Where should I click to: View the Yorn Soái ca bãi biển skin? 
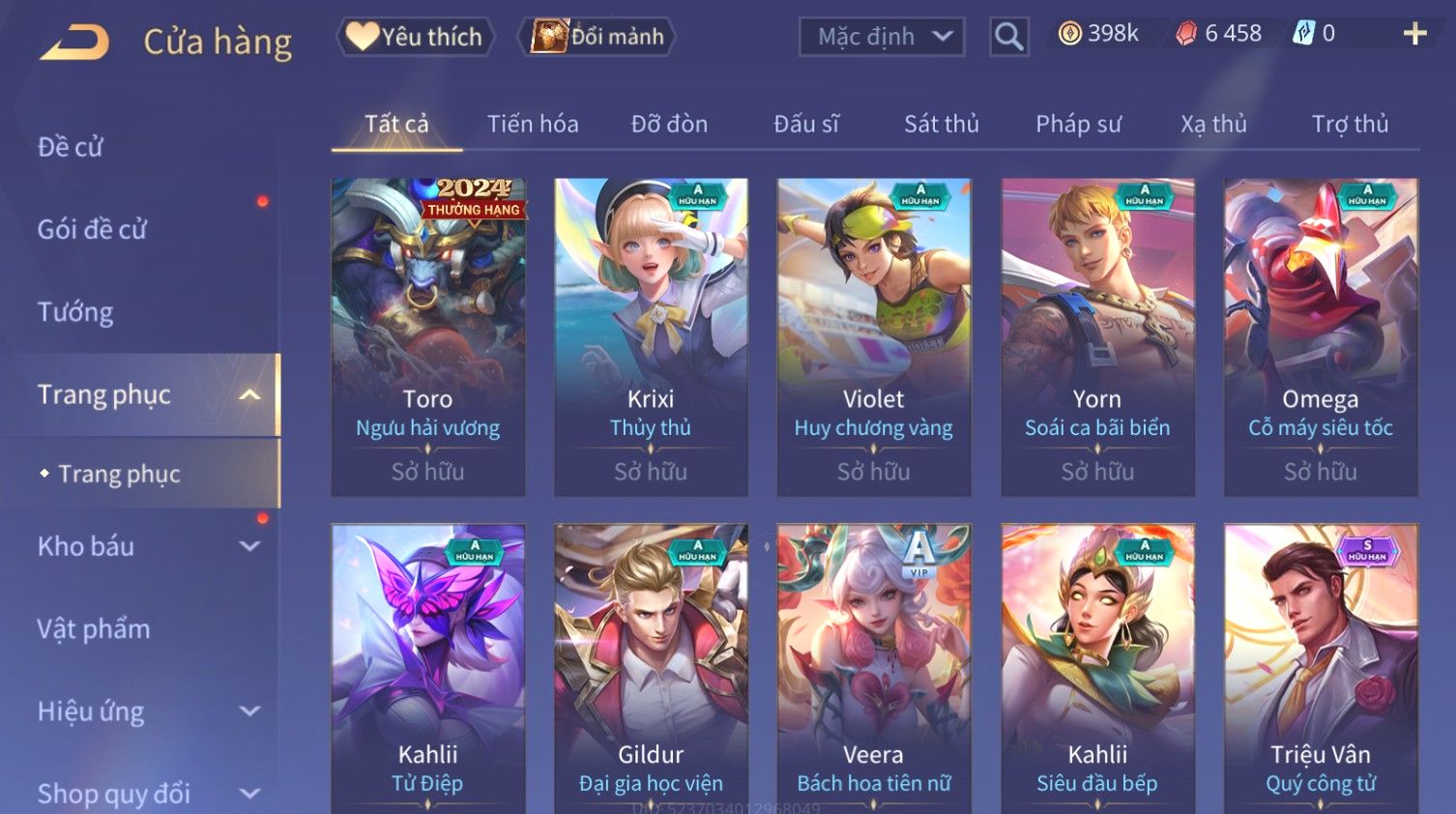pos(1097,336)
